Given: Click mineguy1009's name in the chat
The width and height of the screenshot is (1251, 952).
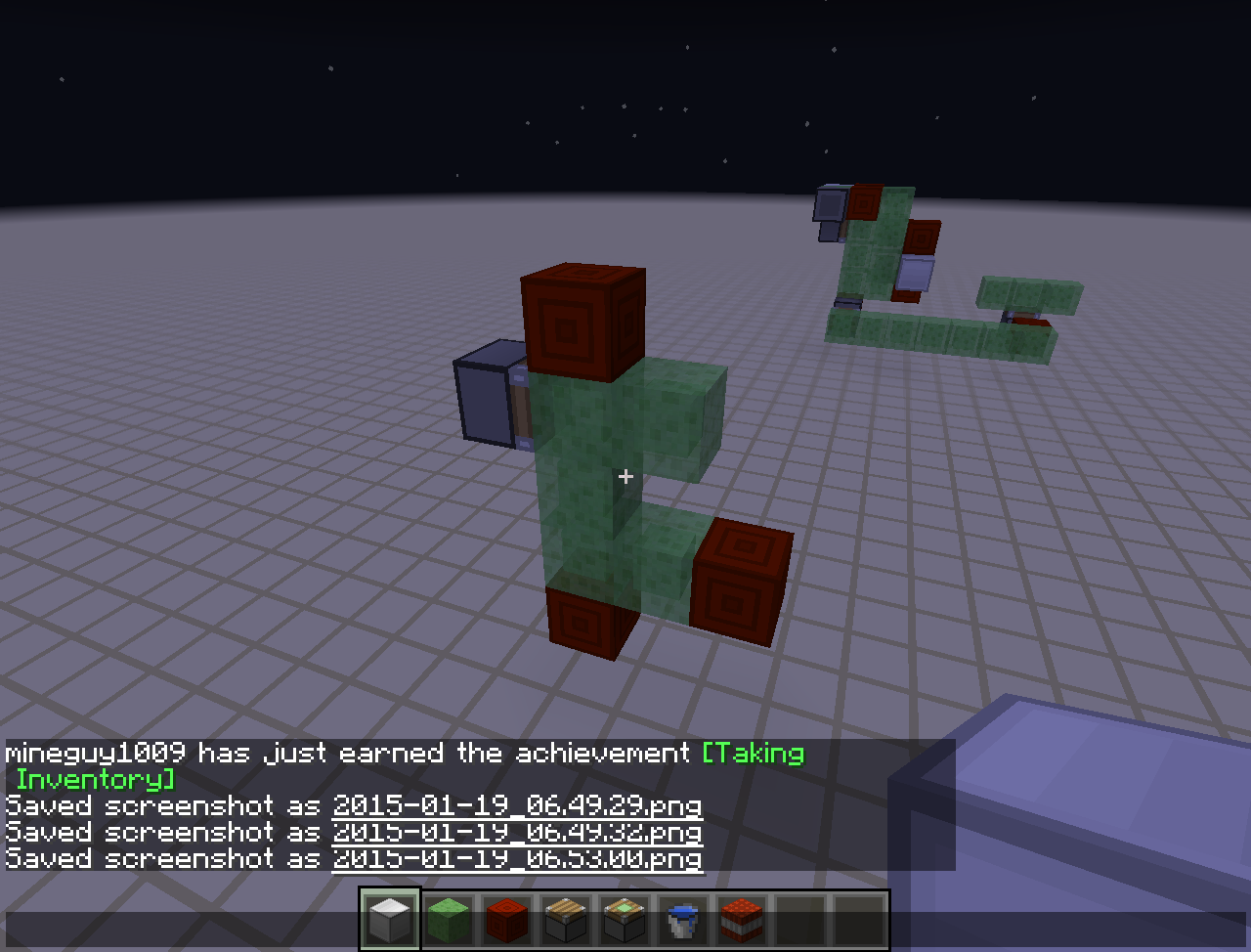Looking at the screenshot, I should point(98,753).
